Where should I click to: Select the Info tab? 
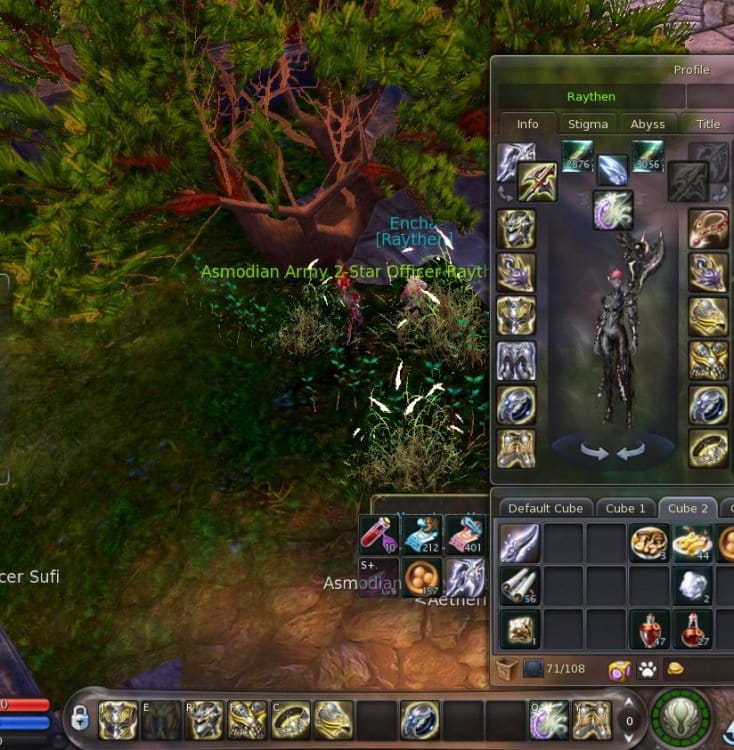click(x=527, y=124)
